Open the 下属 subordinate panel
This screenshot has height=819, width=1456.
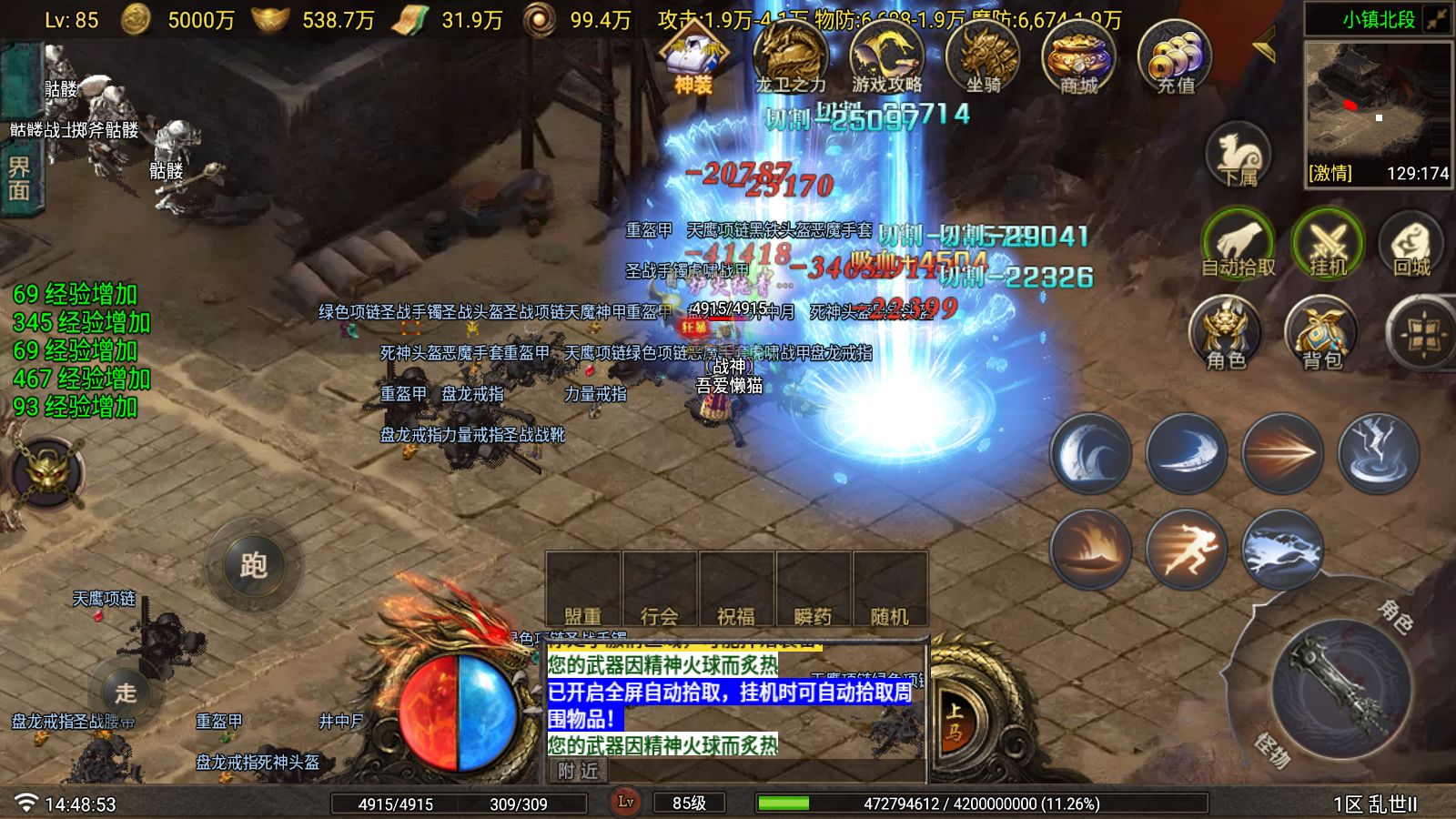click(x=1238, y=157)
